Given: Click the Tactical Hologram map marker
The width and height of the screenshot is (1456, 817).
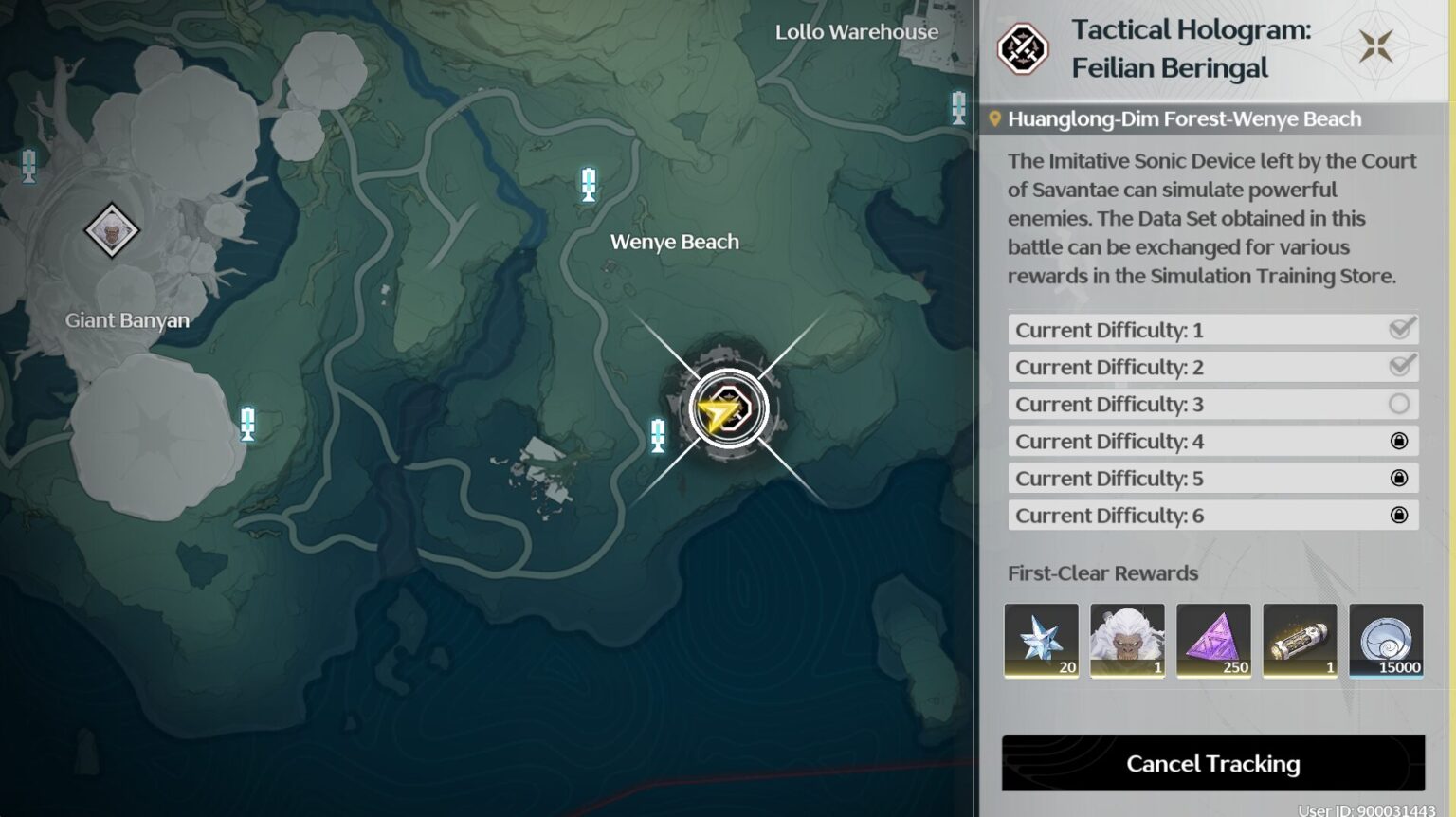Looking at the screenshot, I should point(727,409).
